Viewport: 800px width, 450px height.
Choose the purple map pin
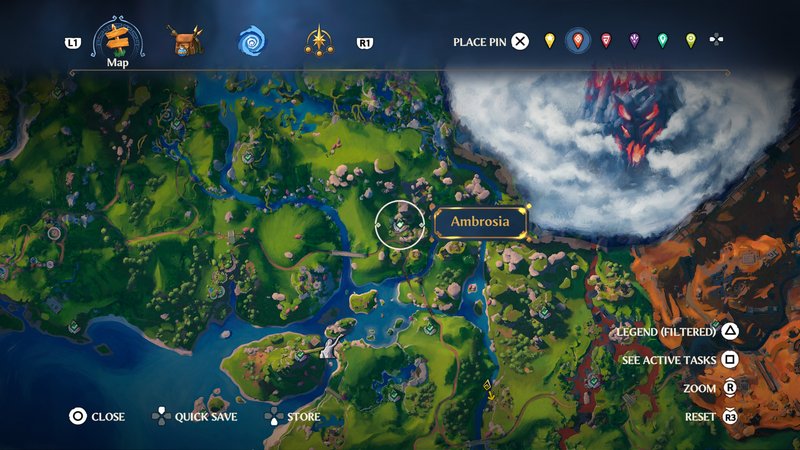pos(634,41)
